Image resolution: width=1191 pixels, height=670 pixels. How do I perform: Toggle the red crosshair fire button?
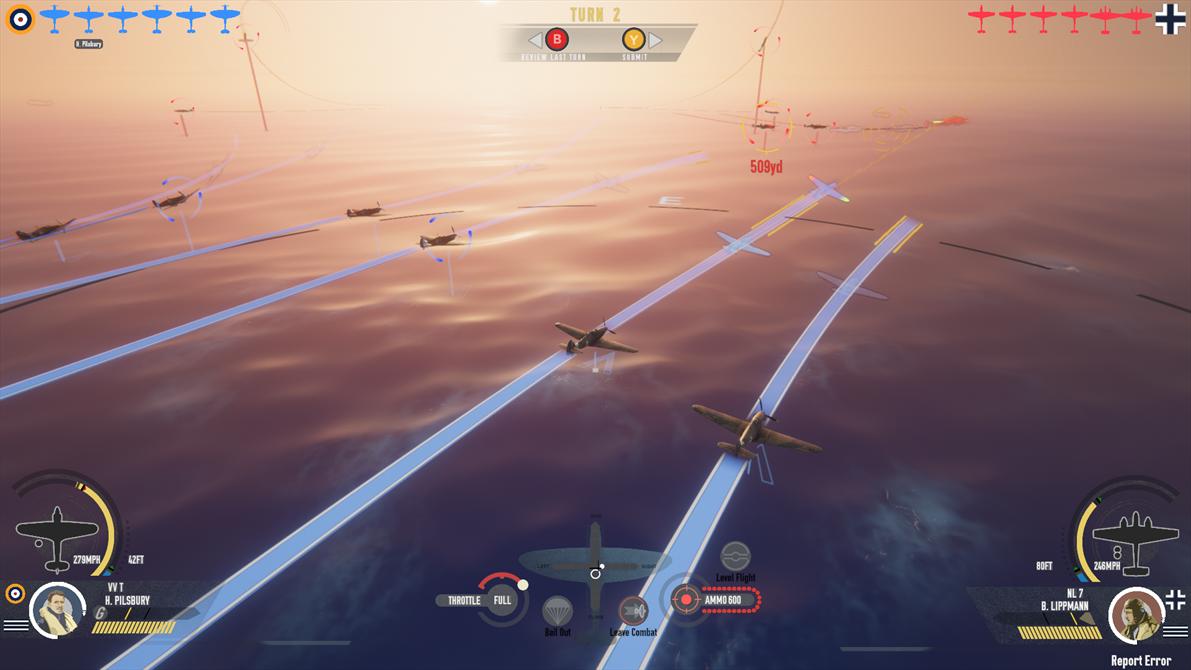point(685,600)
